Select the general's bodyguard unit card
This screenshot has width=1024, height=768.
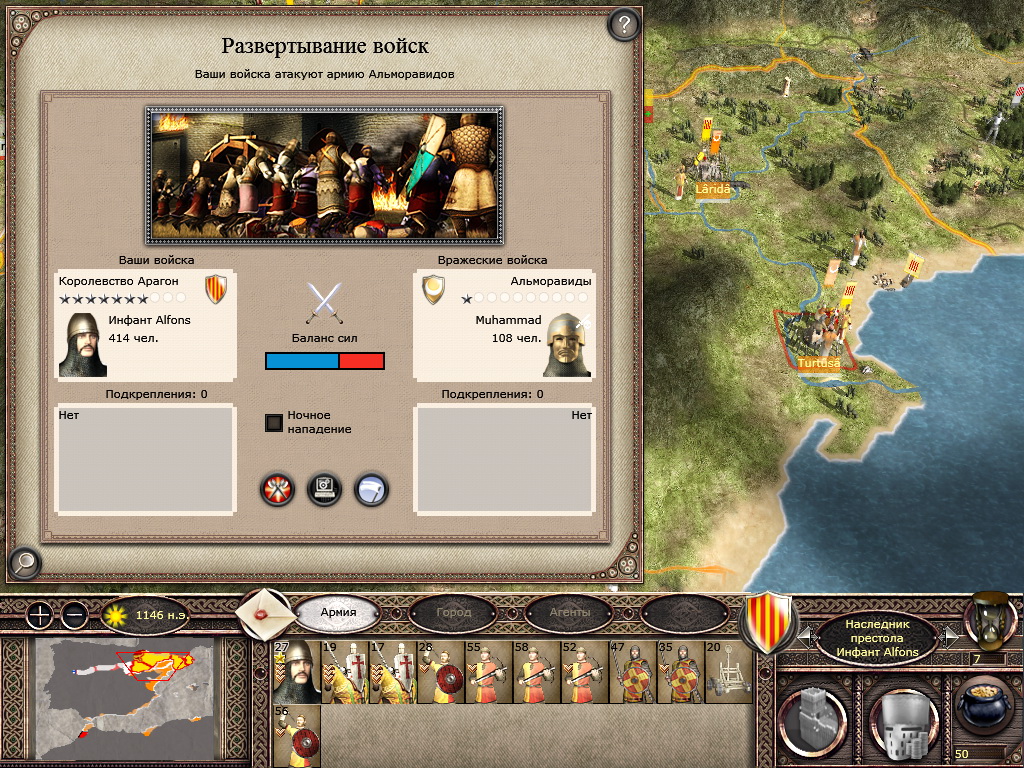point(296,673)
